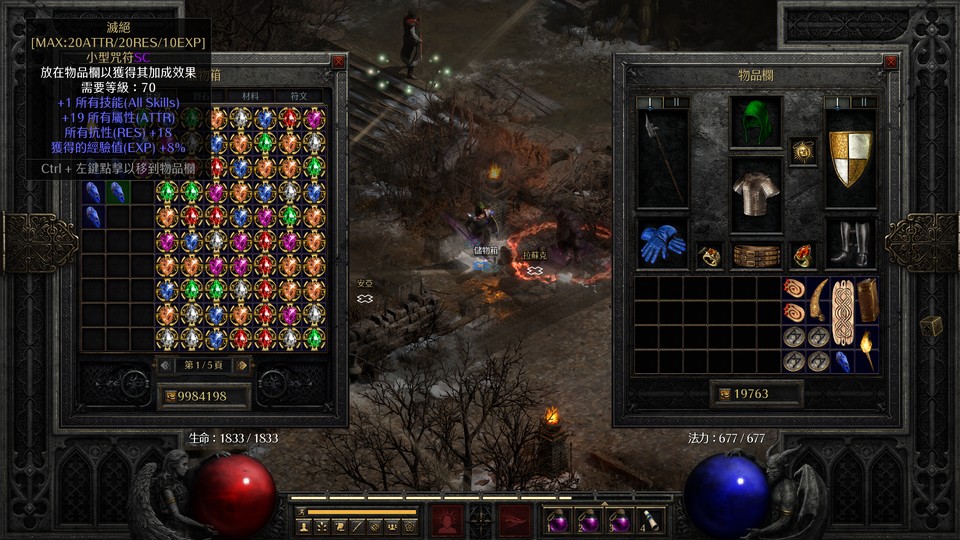
Task: Select the equipped polearm weapon
Action: tap(662, 157)
